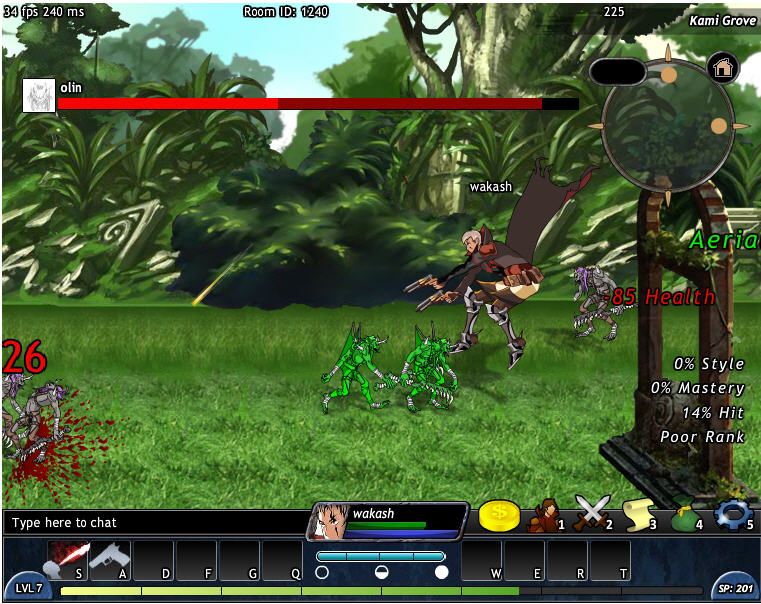Image resolution: width=761 pixels, height=604 pixels.
Task: Select the bloody sword skill slot
Action: point(68,560)
